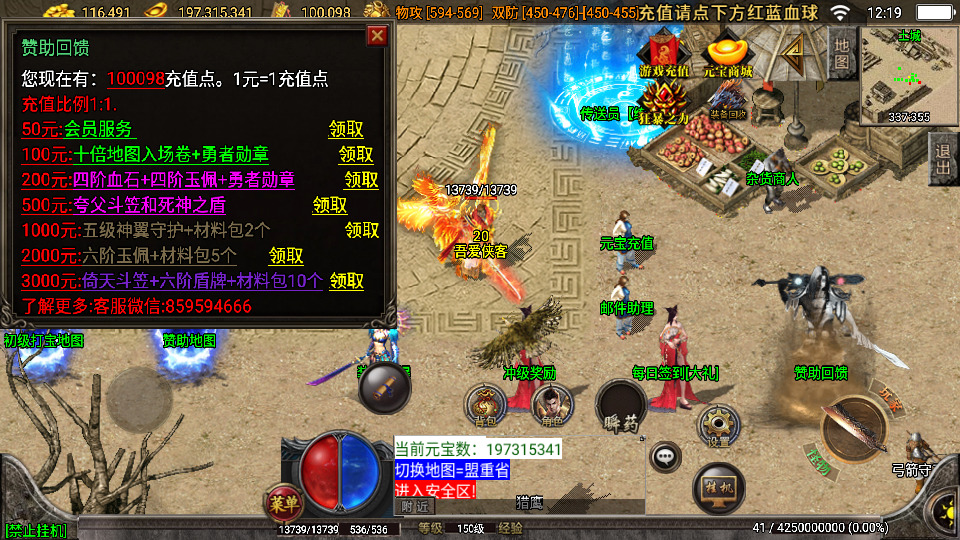Close the 赞助回馈 sponsorship panel
The height and width of the screenshot is (540, 960).
point(377,36)
